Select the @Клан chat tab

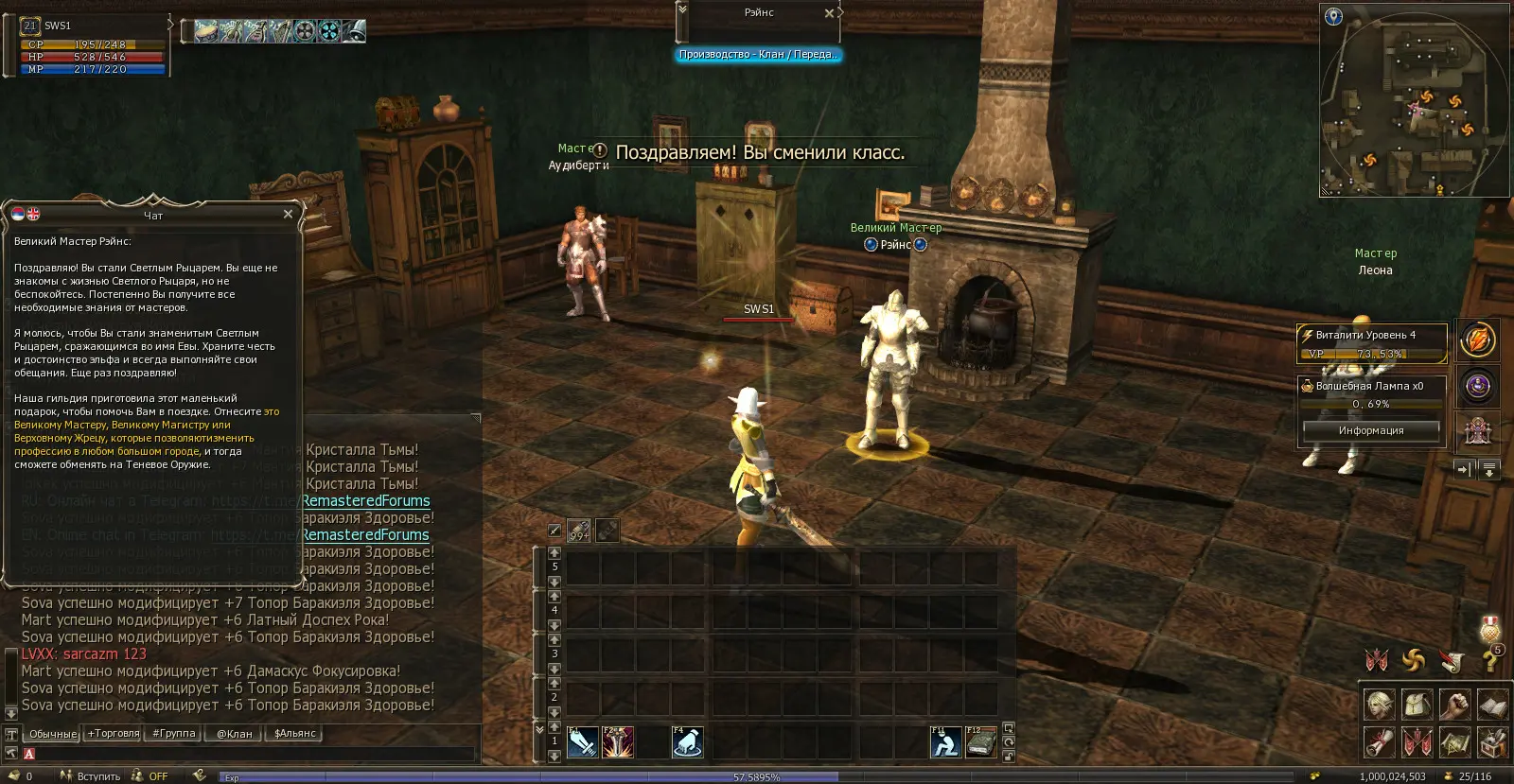(x=235, y=733)
